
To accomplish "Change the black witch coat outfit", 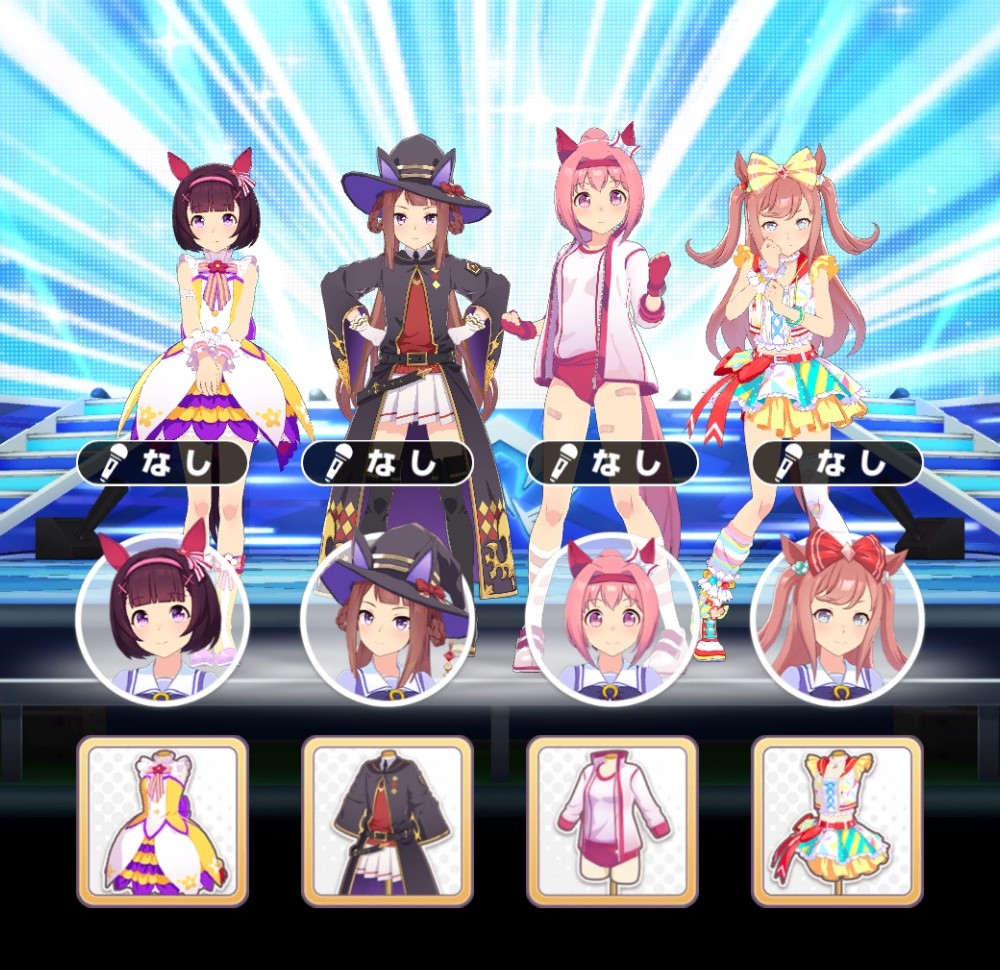I will tap(387, 821).
